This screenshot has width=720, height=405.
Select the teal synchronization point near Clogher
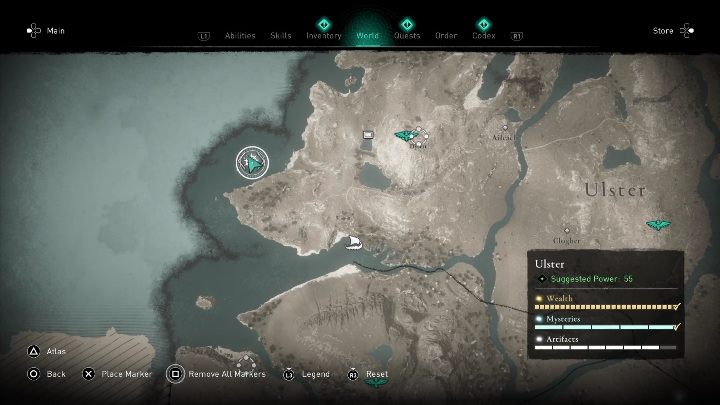(x=658, y=225)
